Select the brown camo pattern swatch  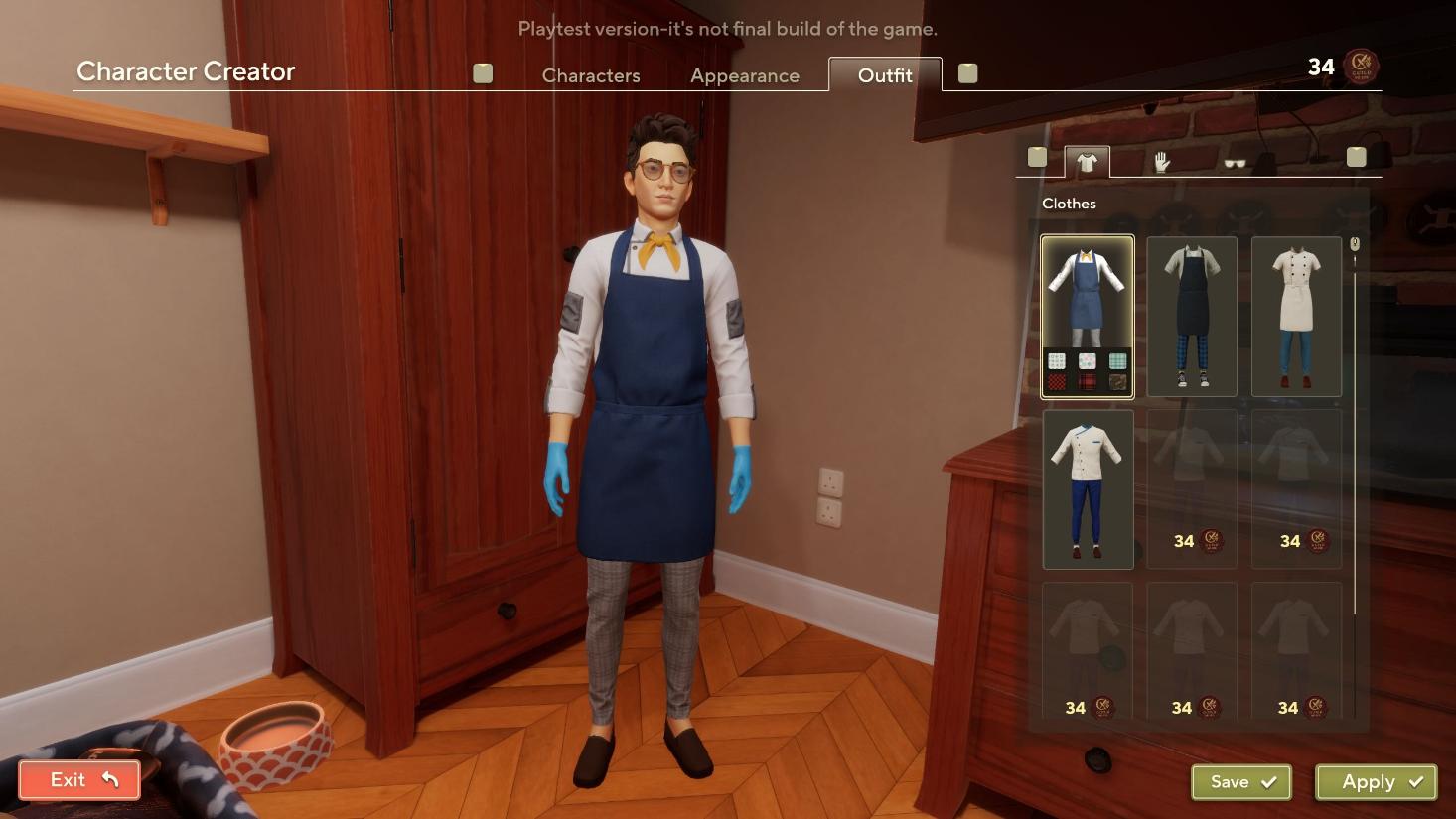click(1117, 382)
